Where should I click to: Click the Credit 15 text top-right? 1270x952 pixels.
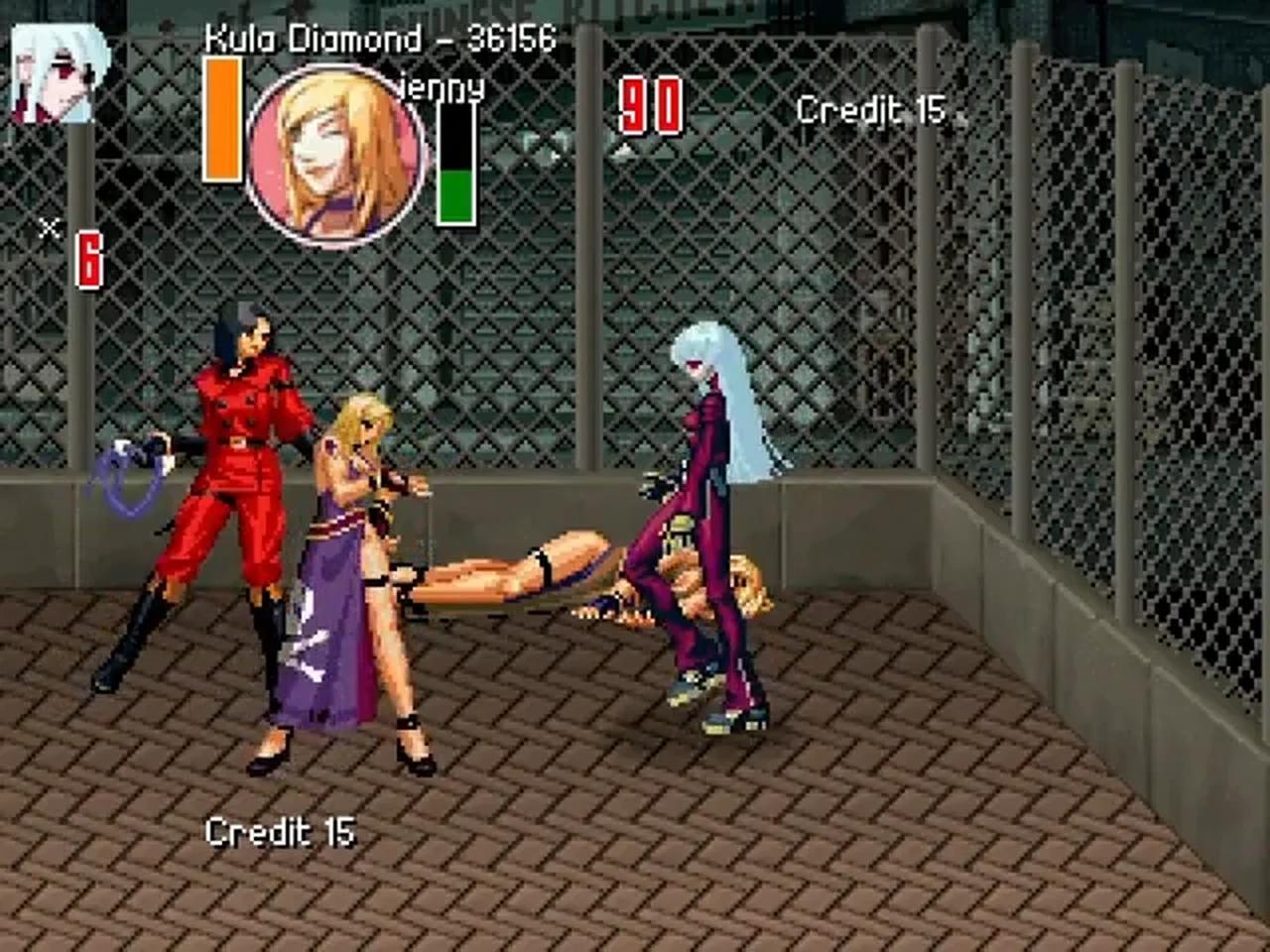coord(871,109)
